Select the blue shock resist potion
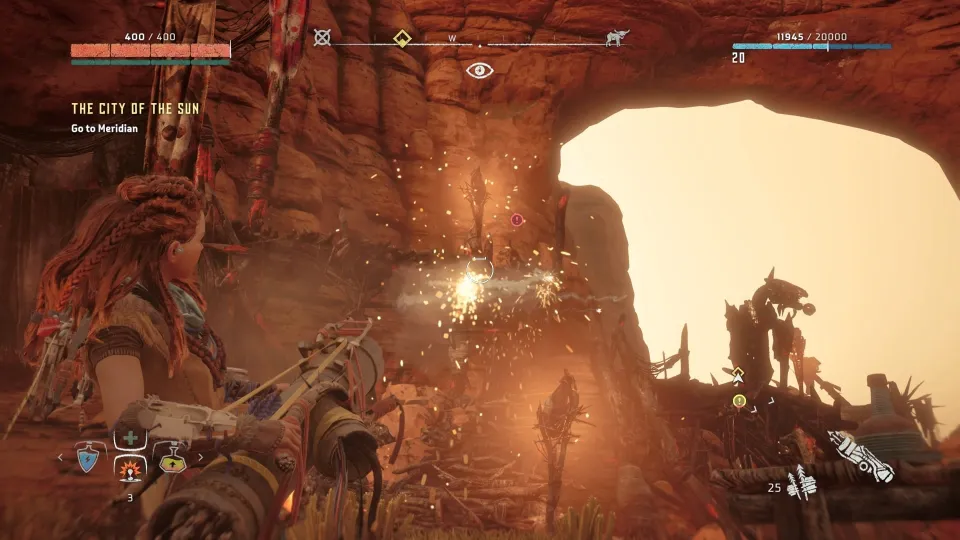960x540 pixels. (86, 459)
